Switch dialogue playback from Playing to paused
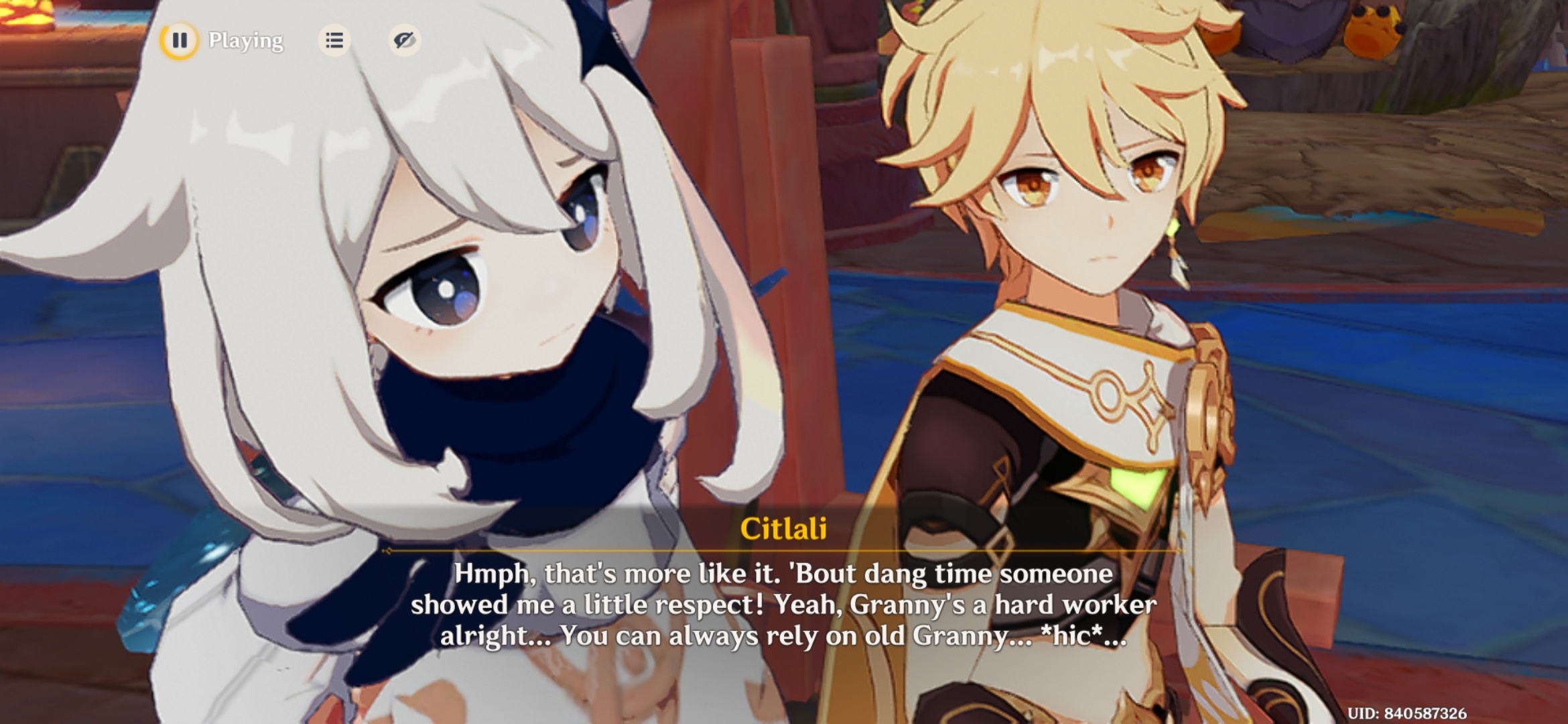 [x=179, y=42]
